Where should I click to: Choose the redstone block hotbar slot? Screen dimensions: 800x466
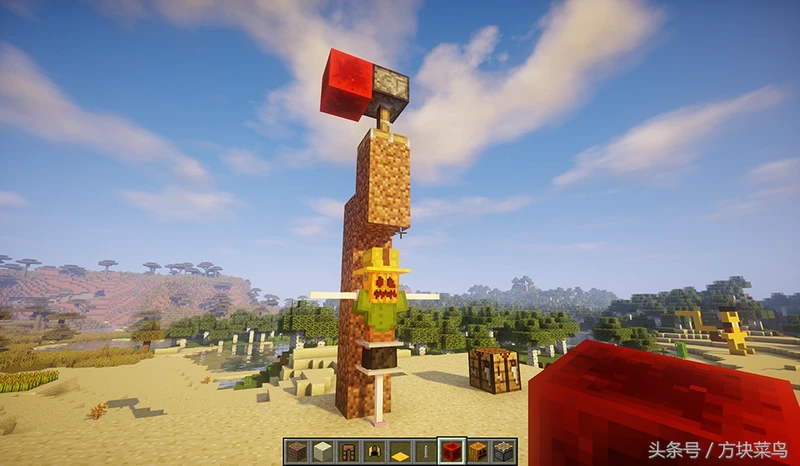point(452,451)
